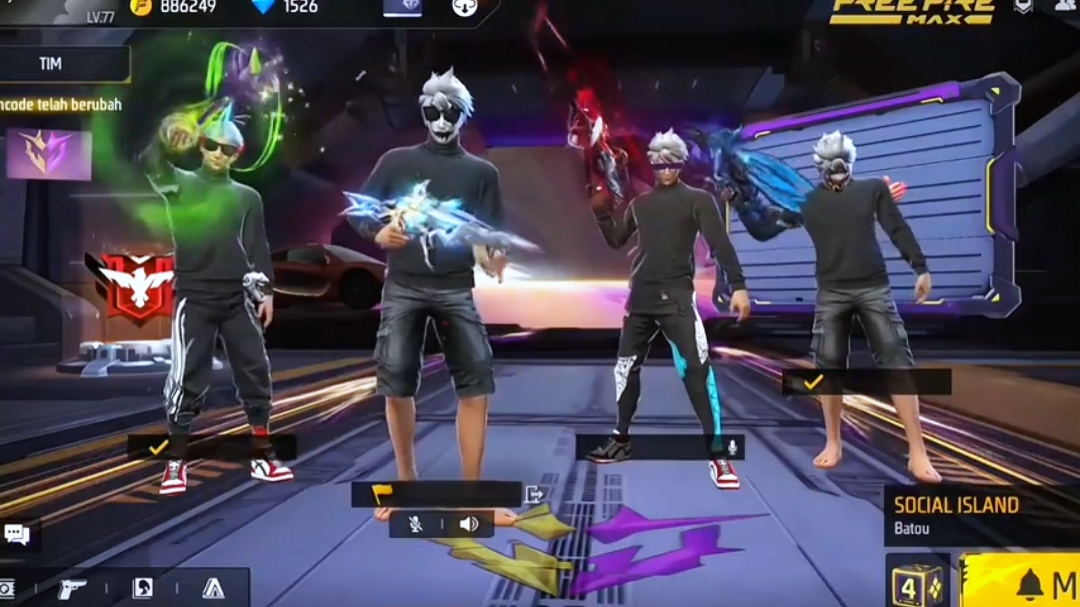Open the character portrait menu
The image size is (1080, 607).
(x=143, y=589)
